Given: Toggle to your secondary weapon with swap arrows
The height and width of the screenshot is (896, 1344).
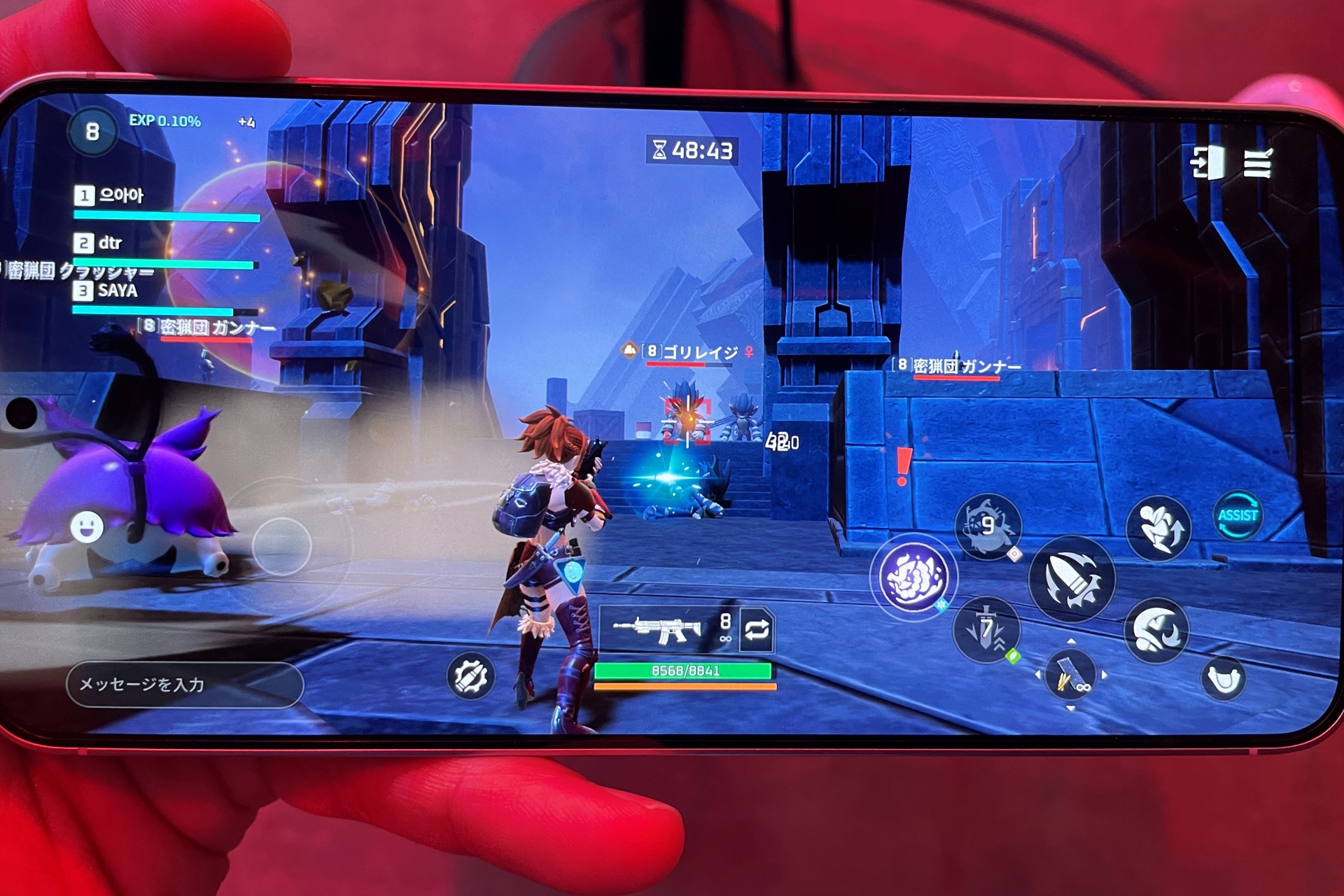Looking at the screenshot, I should point(758,630).
